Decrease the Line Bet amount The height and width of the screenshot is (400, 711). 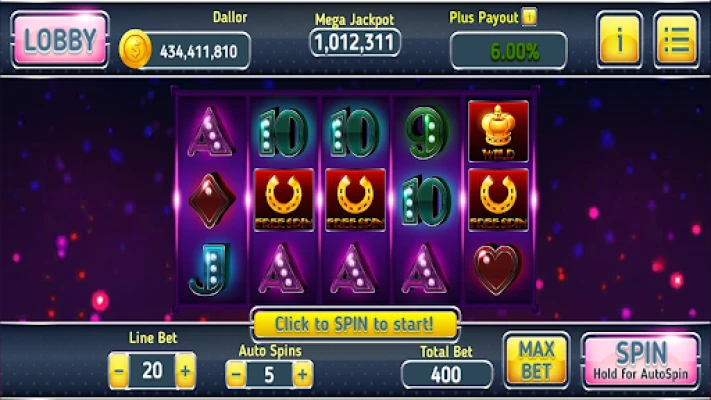tap(119, 371)
